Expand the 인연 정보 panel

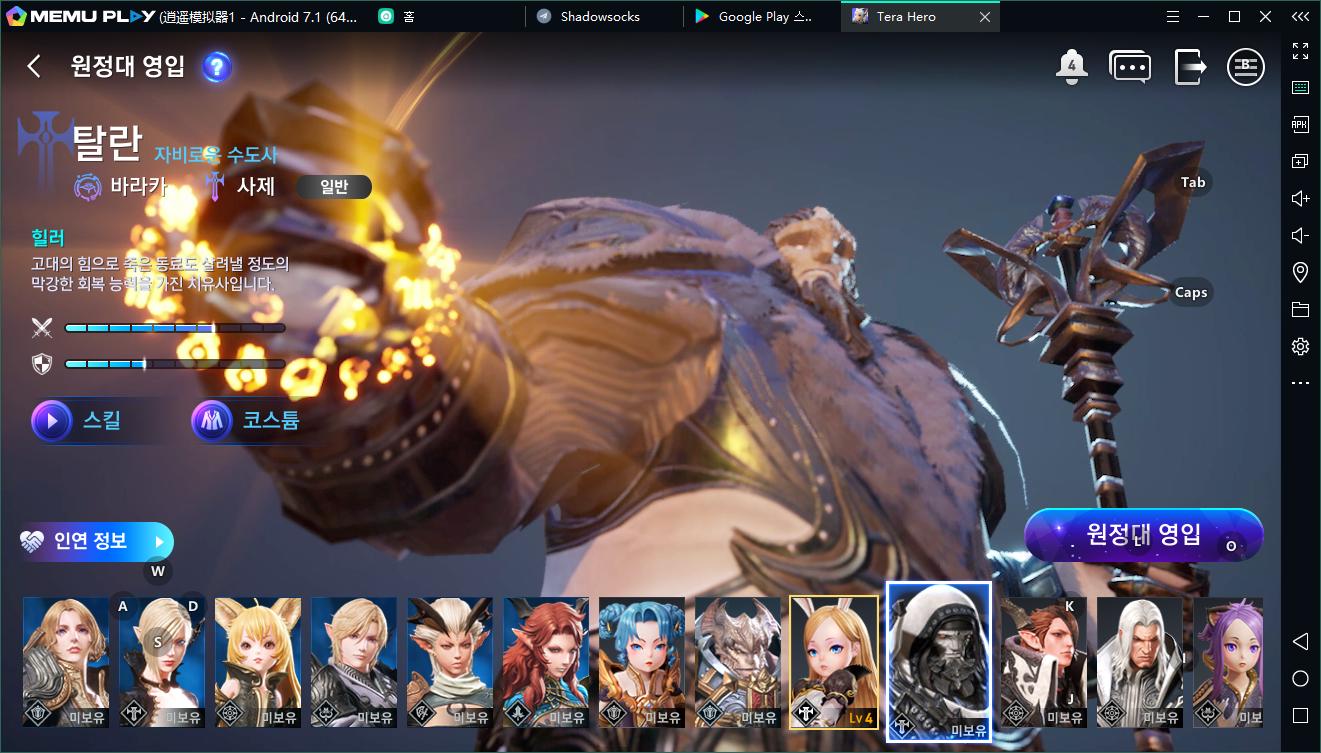pos(96,542)
